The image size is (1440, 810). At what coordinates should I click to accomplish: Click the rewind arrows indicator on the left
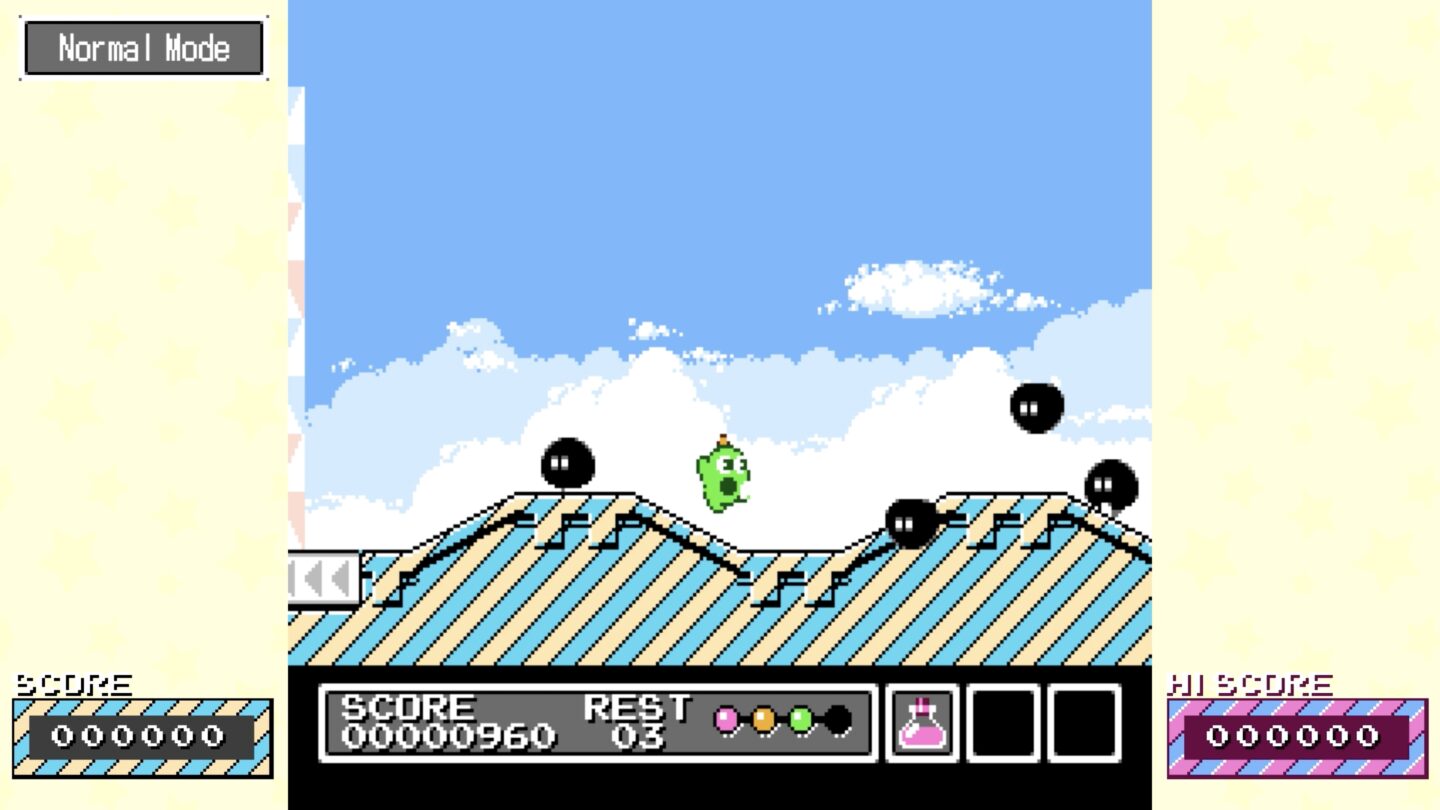point(322,576)
